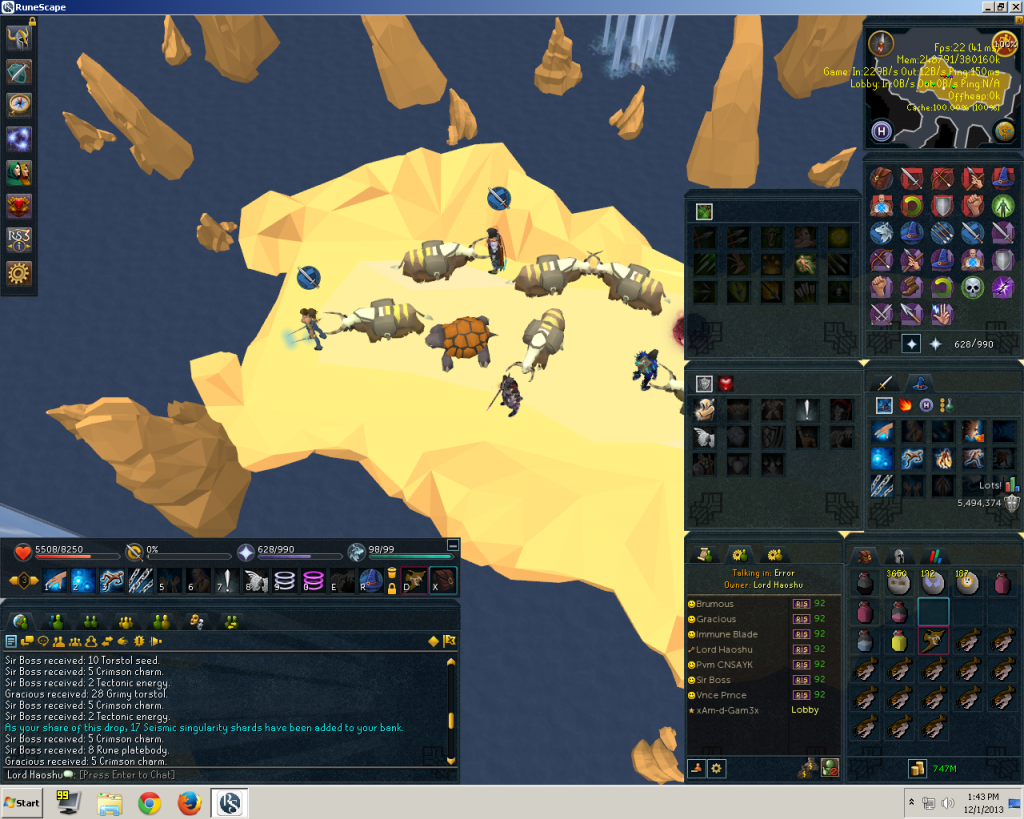
Task: Open the Settings gear in the left ribbon
Action: pyautogui.click(x=19, y=273)
